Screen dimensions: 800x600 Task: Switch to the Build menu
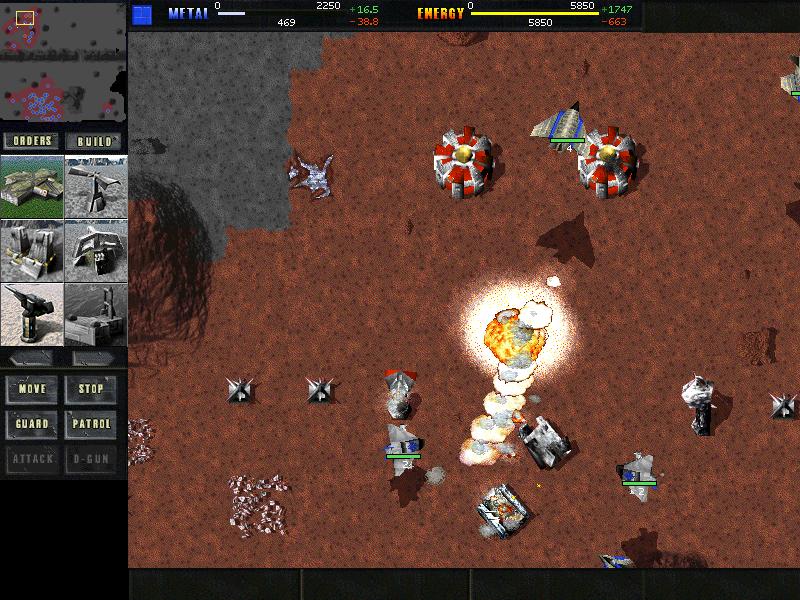tap(95, 141)
